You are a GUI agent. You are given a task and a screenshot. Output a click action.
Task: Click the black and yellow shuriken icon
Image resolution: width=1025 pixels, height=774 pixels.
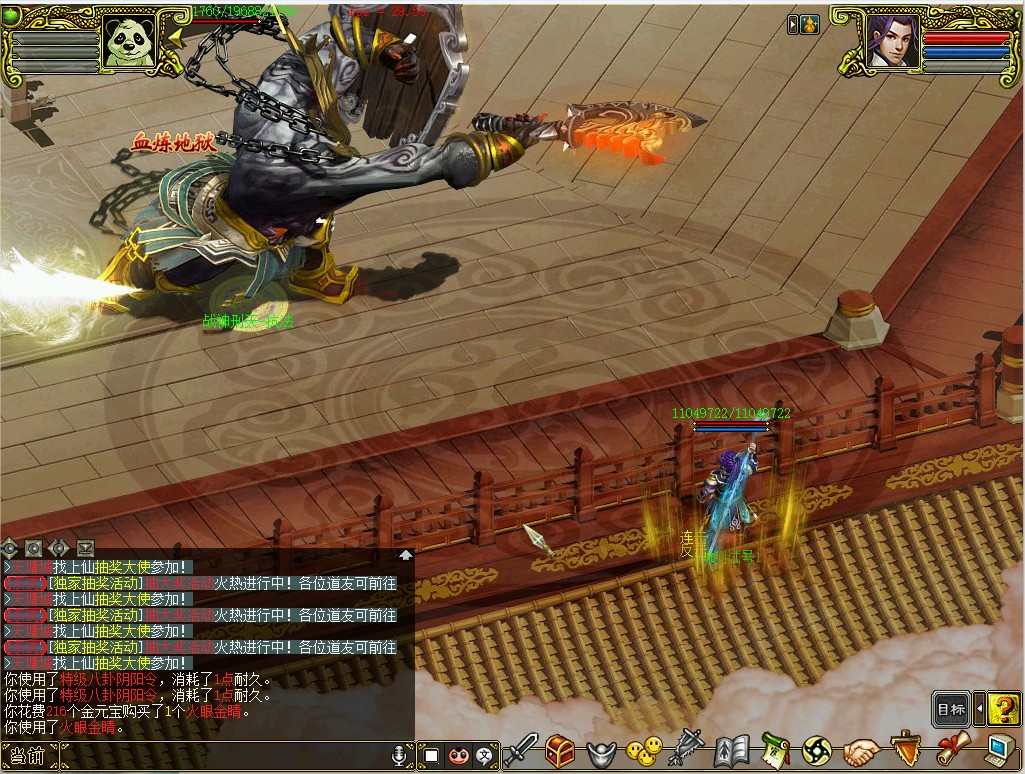coord(817,750)
